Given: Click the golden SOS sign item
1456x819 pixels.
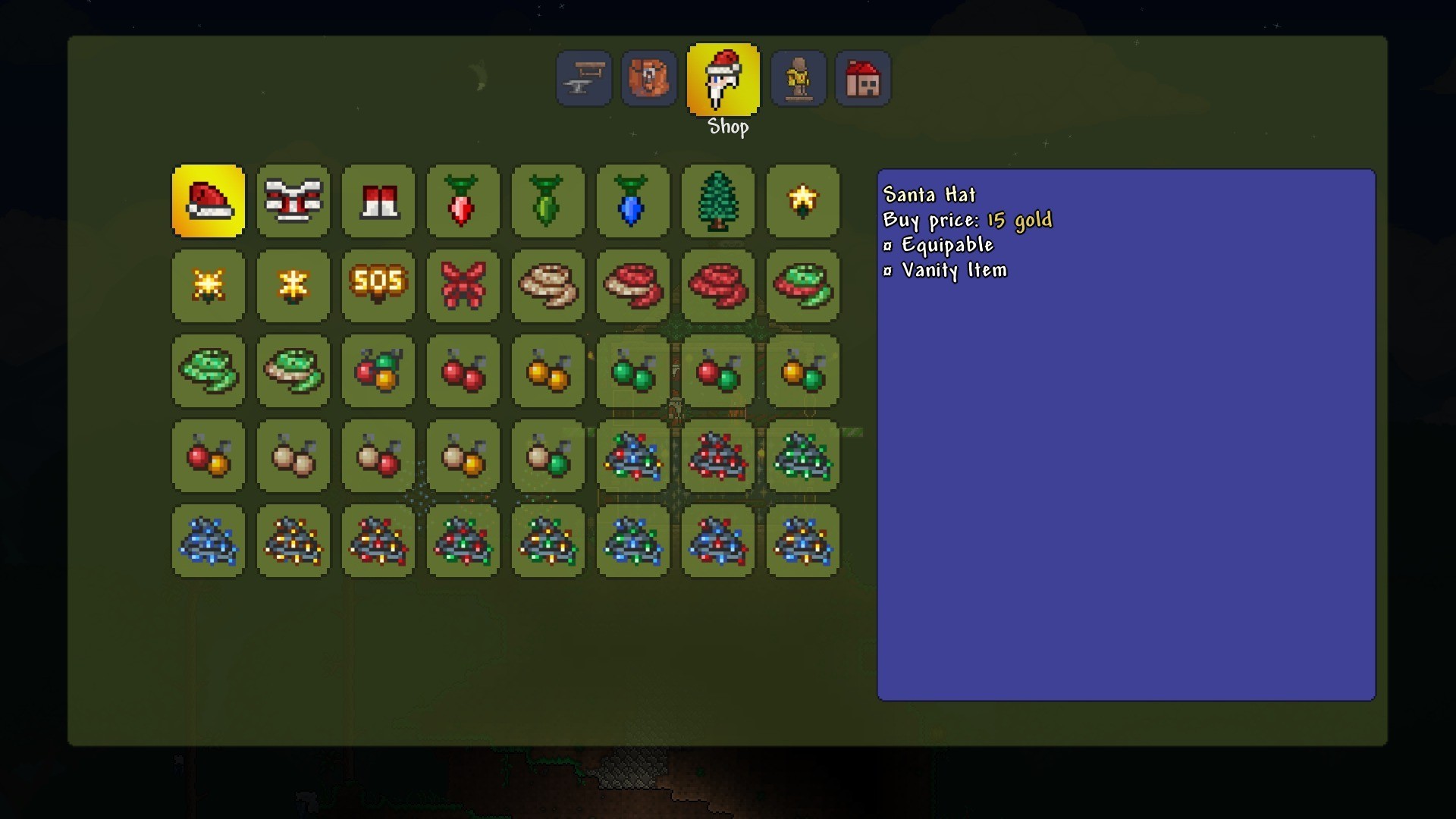Looking at the screenshot, I should pyautogui.click(x=378, y=287).
